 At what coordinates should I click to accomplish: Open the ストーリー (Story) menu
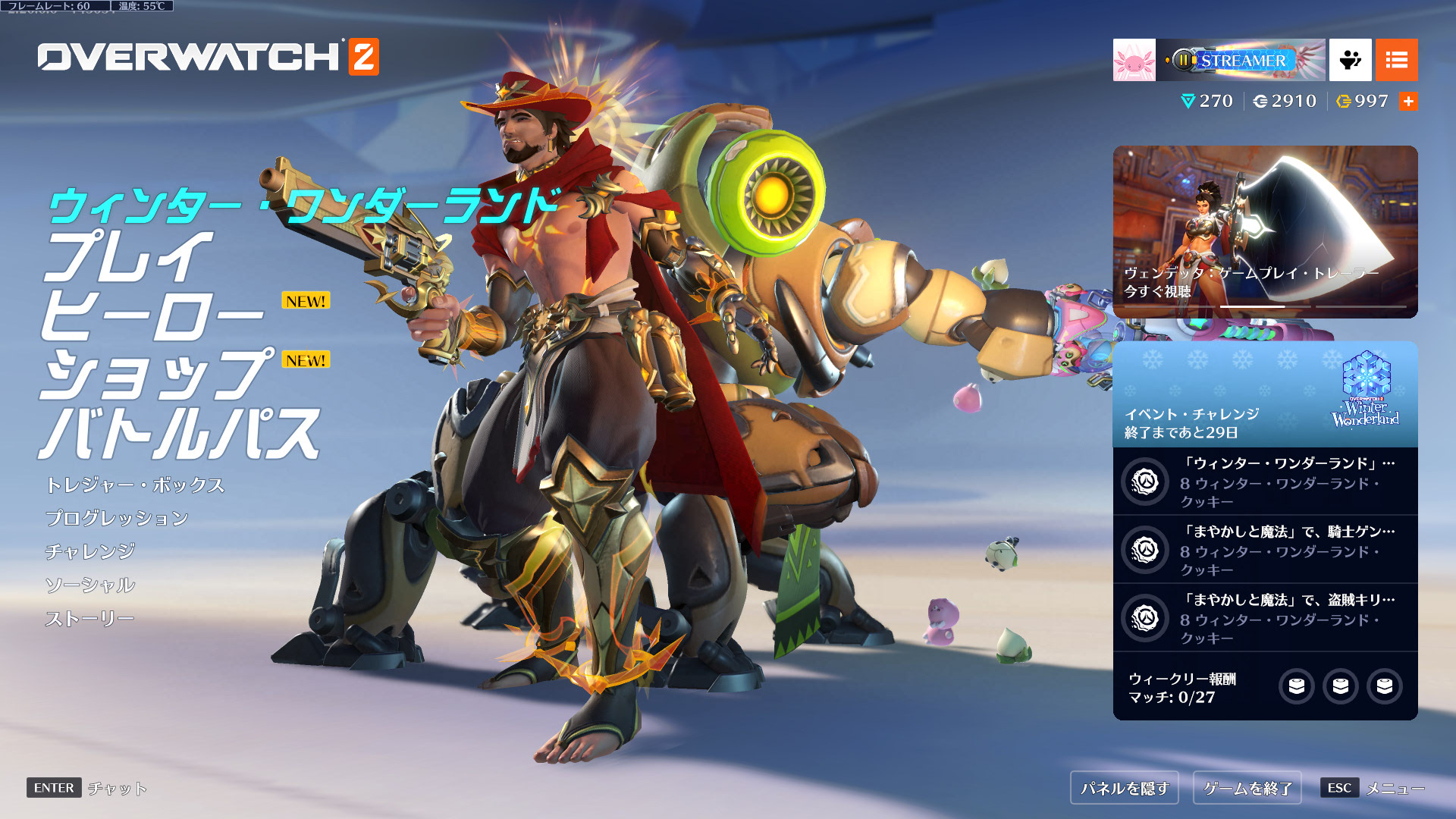point(89,619)
